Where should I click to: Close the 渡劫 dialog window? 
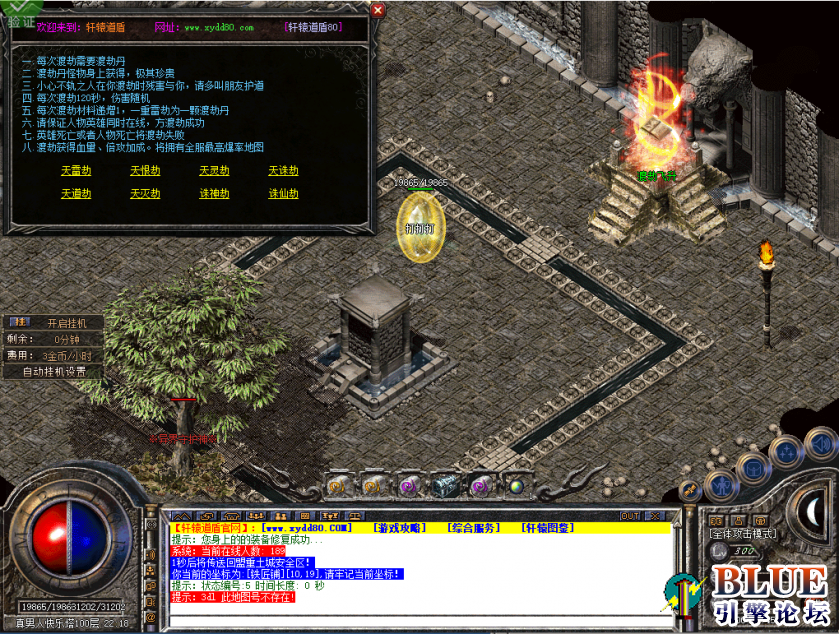pyautogui.click(x=377, y=11)
